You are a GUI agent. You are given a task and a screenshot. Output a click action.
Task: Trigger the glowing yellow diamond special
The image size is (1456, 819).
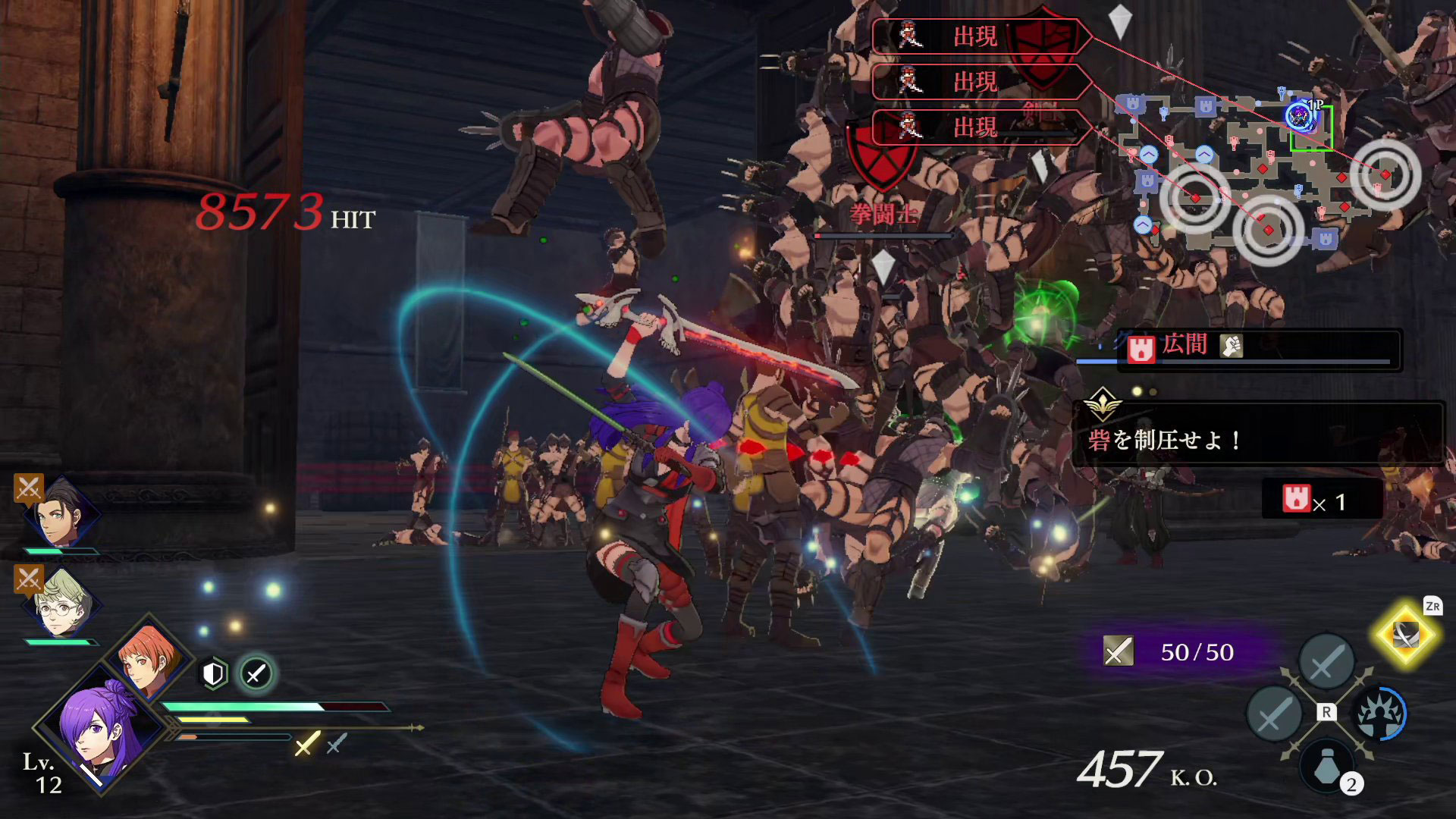tap(1405, 635)
